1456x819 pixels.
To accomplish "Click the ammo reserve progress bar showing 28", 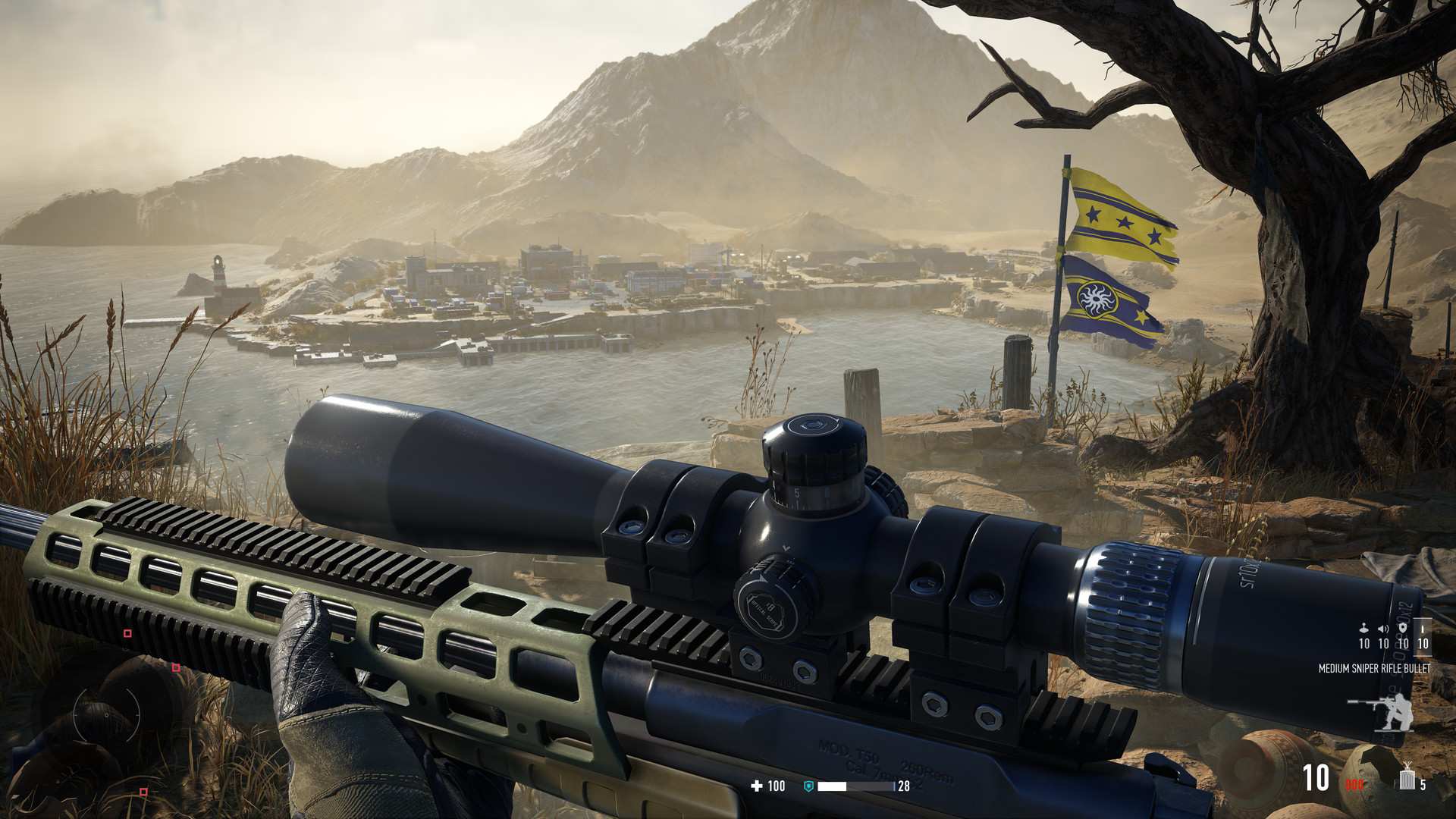I will 857,786.
